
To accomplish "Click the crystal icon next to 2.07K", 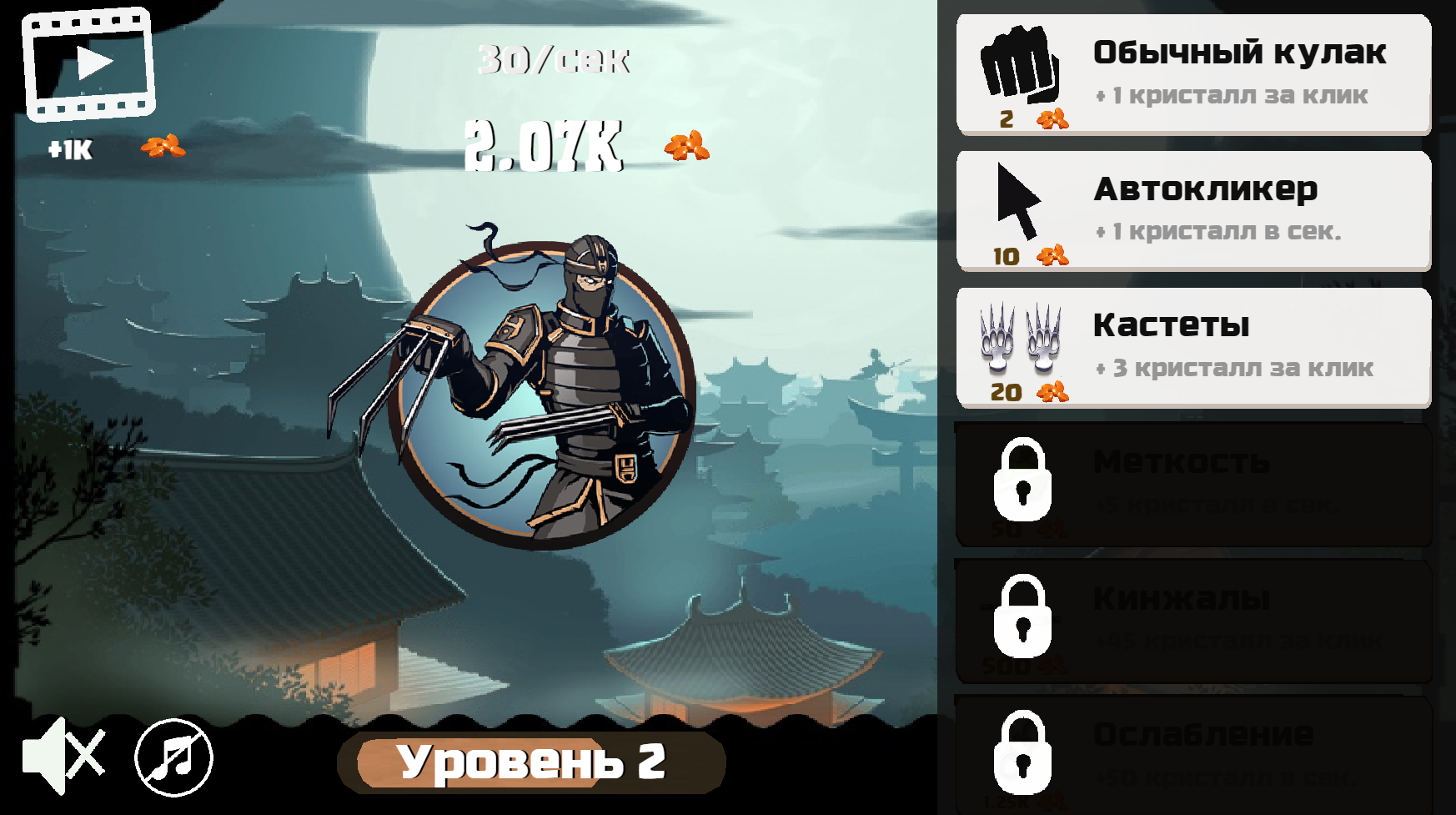I will point(686,147).
